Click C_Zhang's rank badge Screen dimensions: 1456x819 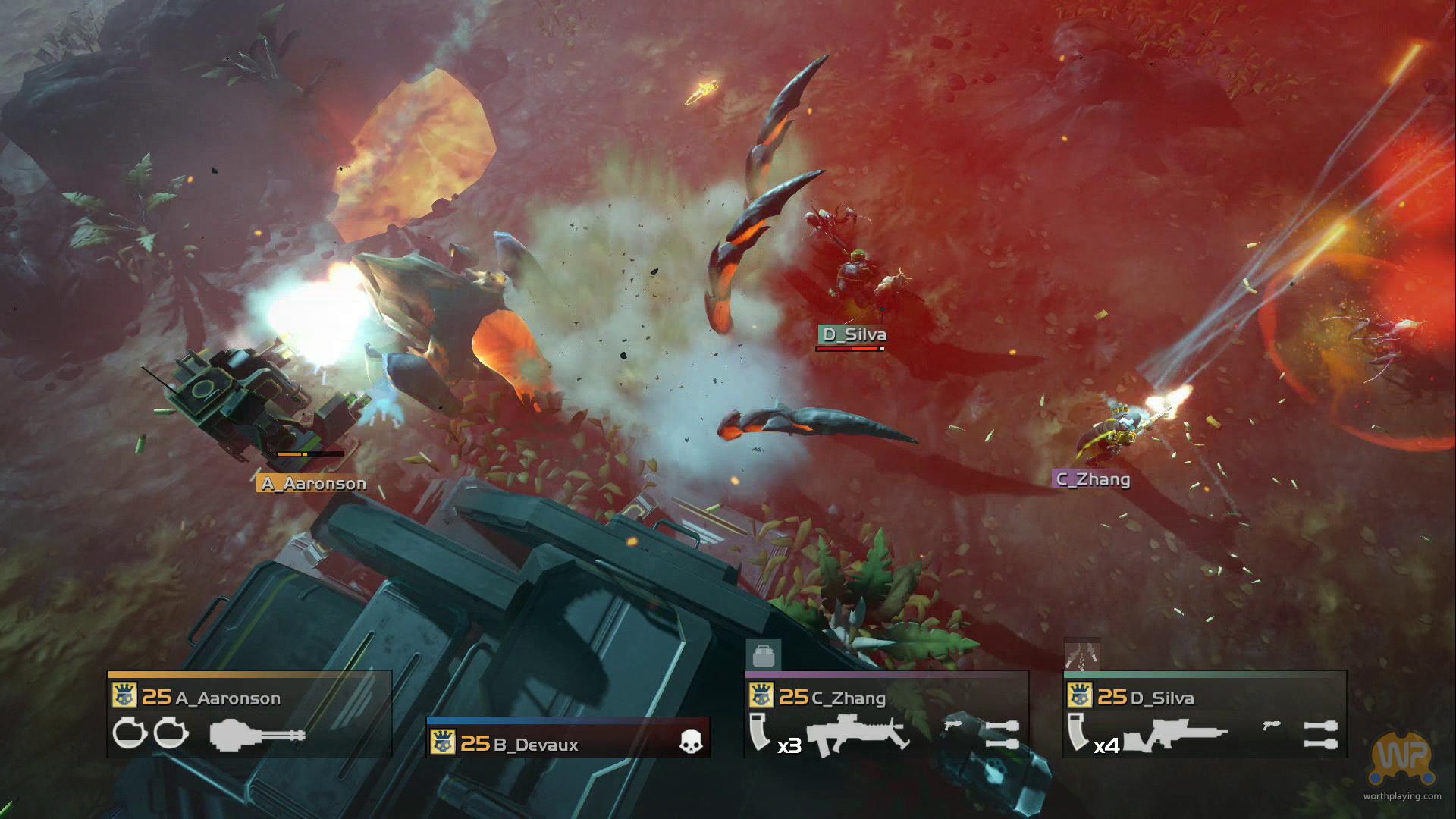click(760, 695)
